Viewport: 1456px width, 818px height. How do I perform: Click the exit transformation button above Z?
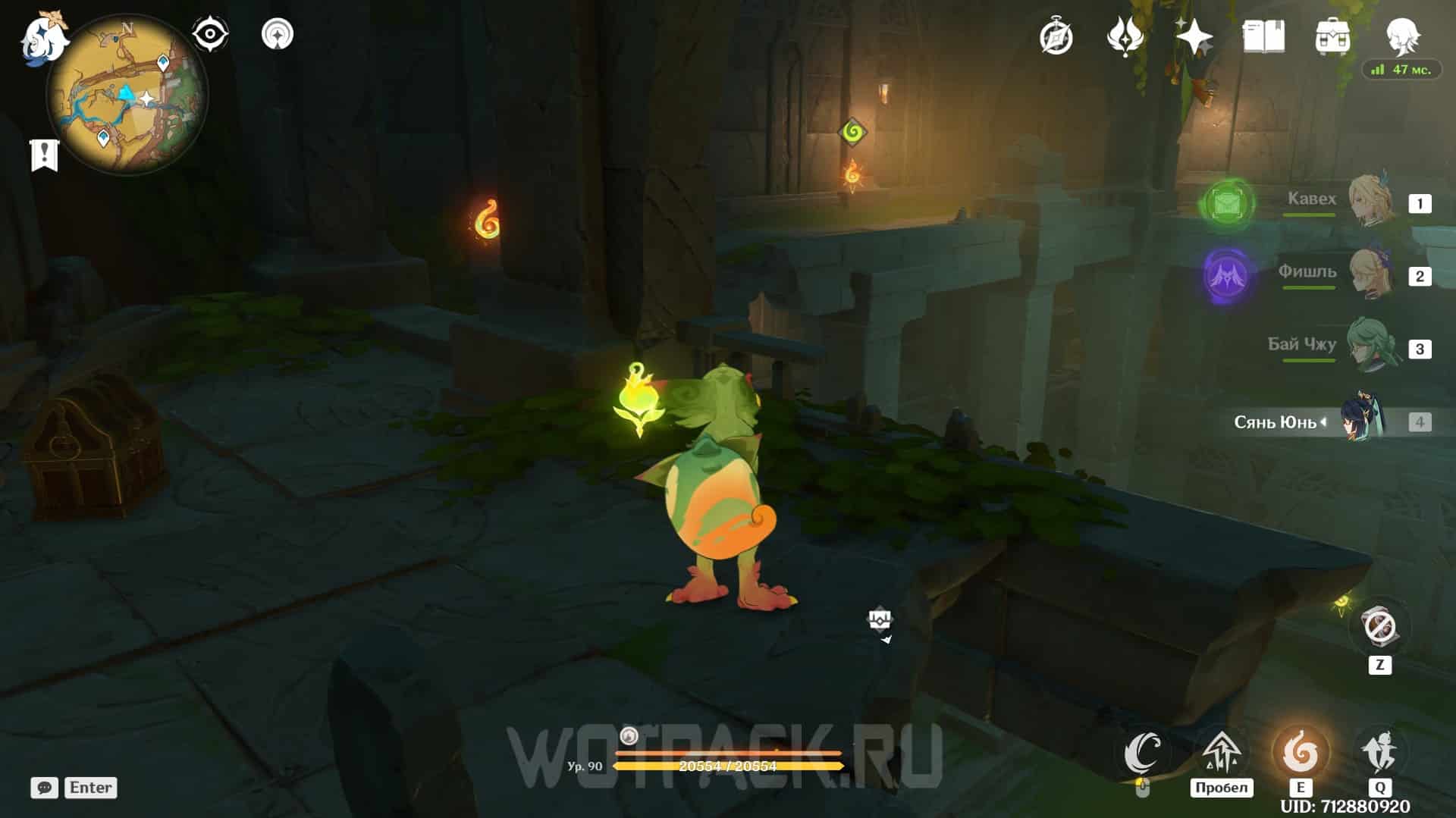click(1379, 628)
